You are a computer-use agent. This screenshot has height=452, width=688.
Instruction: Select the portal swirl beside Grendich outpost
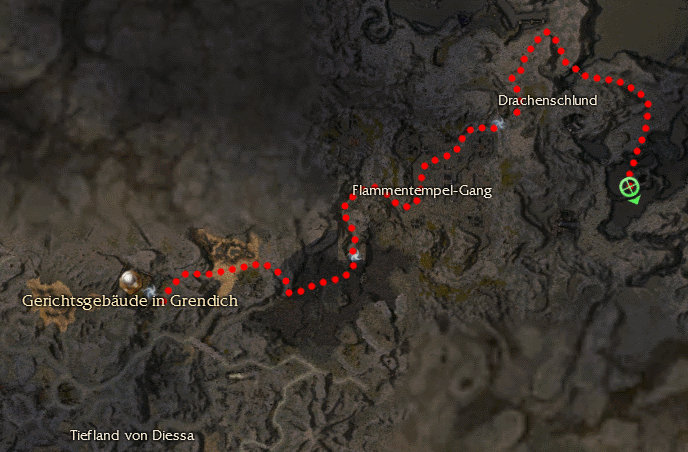(x=150, y=290)
